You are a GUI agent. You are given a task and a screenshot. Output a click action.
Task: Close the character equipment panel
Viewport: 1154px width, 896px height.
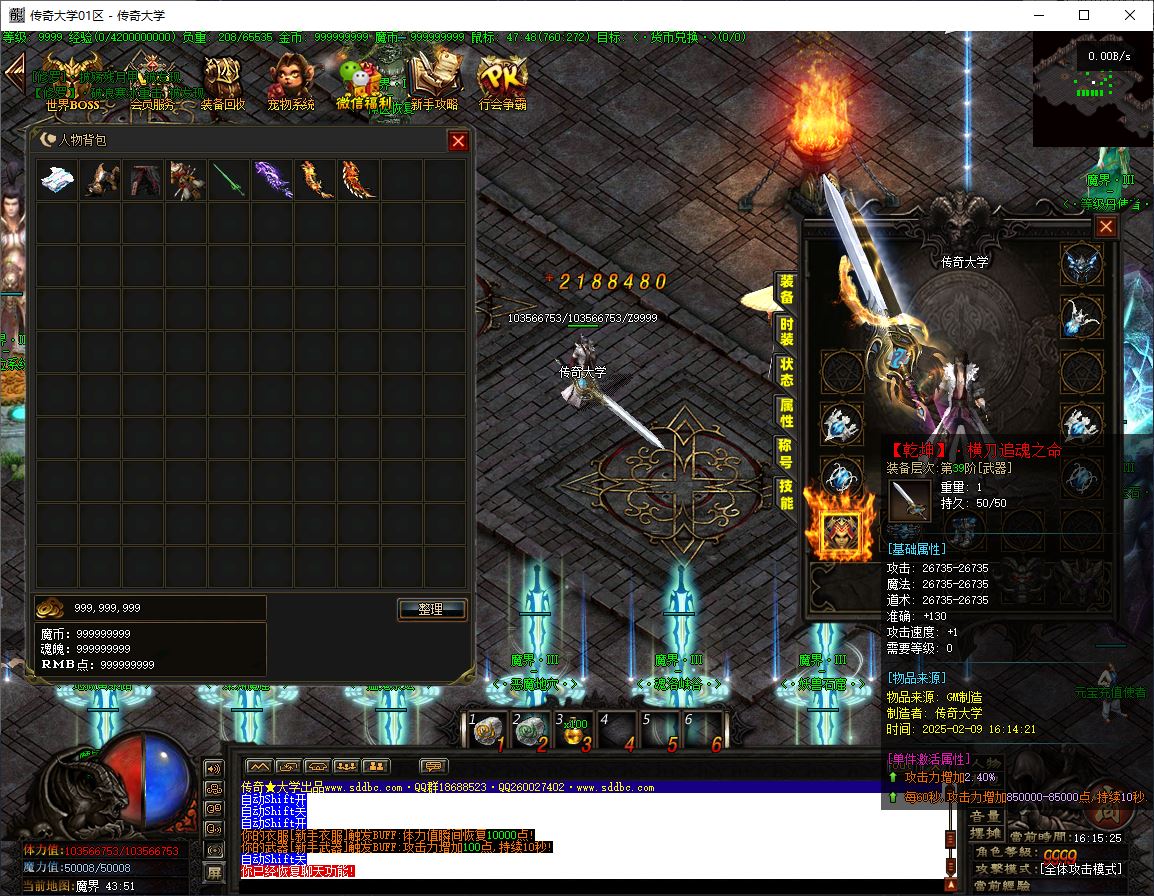pyautogui.click(x=1105, y=227)
